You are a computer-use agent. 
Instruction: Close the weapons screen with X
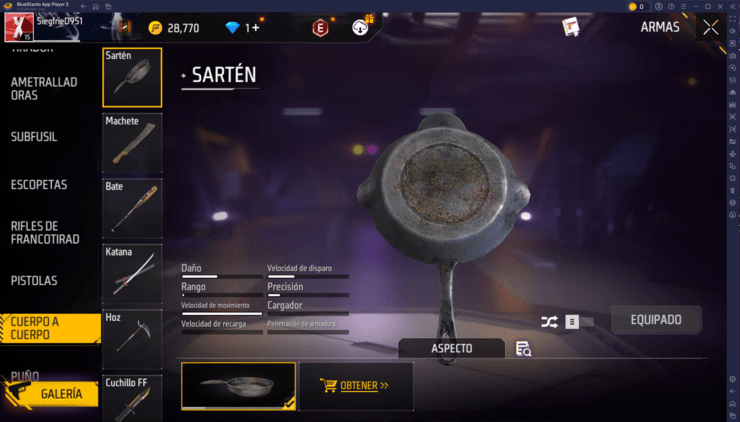click(710, 28)
